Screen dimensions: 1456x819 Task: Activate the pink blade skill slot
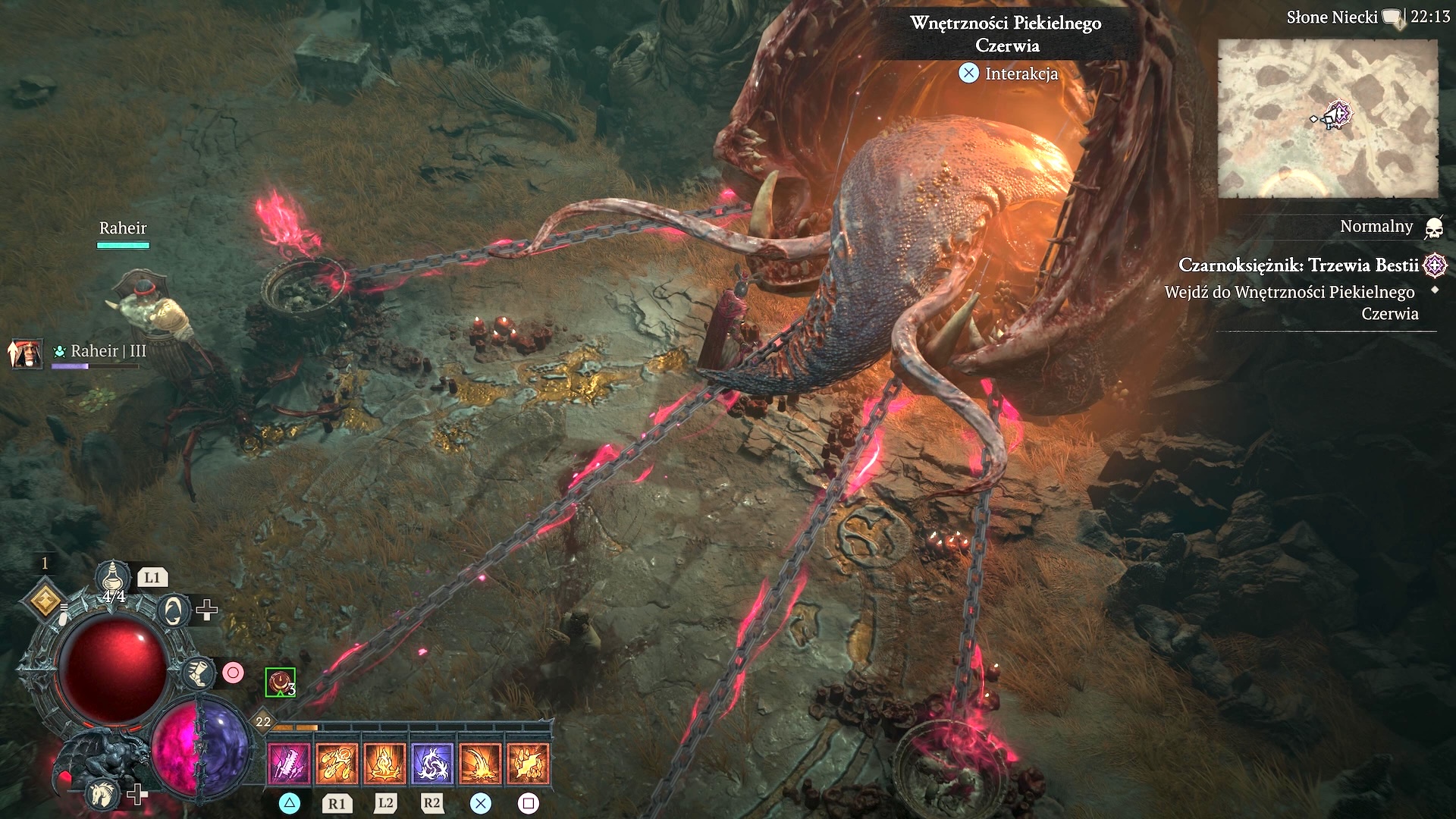289,762
